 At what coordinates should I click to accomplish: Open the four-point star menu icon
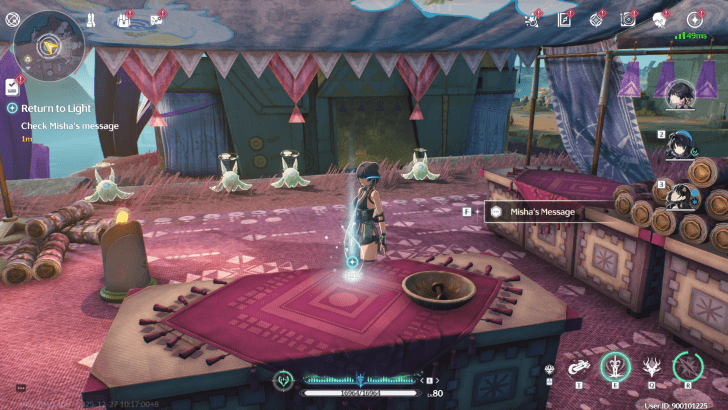pos(694,19)
